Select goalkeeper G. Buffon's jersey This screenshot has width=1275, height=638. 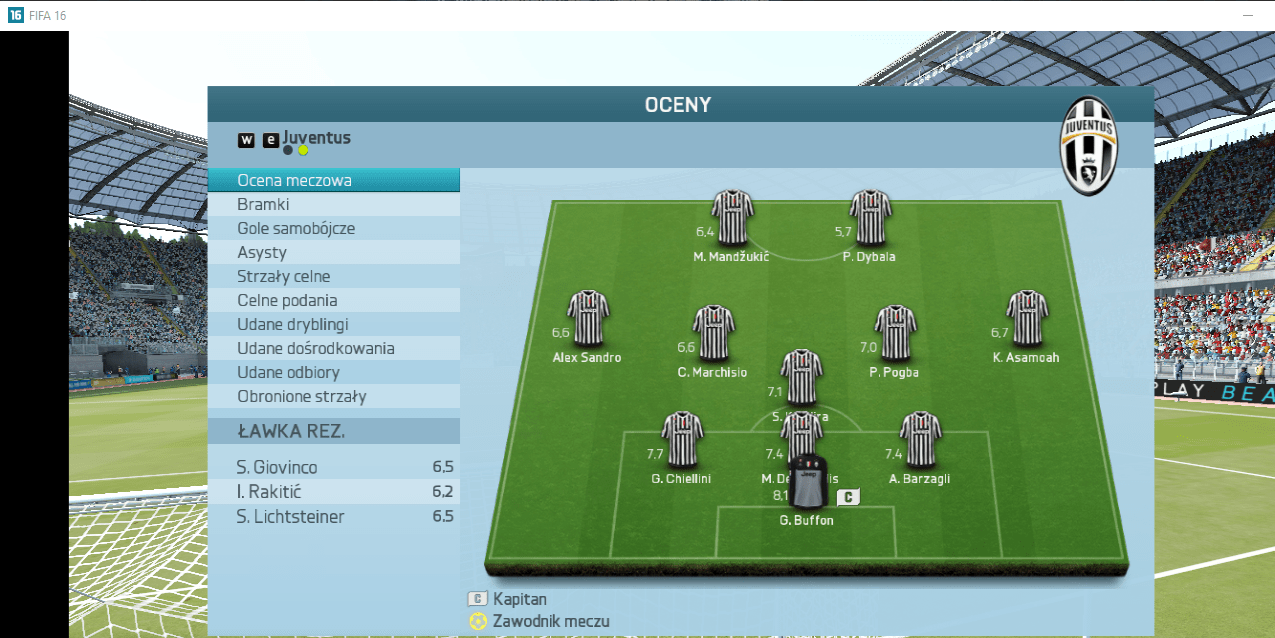tap(808, 483)
